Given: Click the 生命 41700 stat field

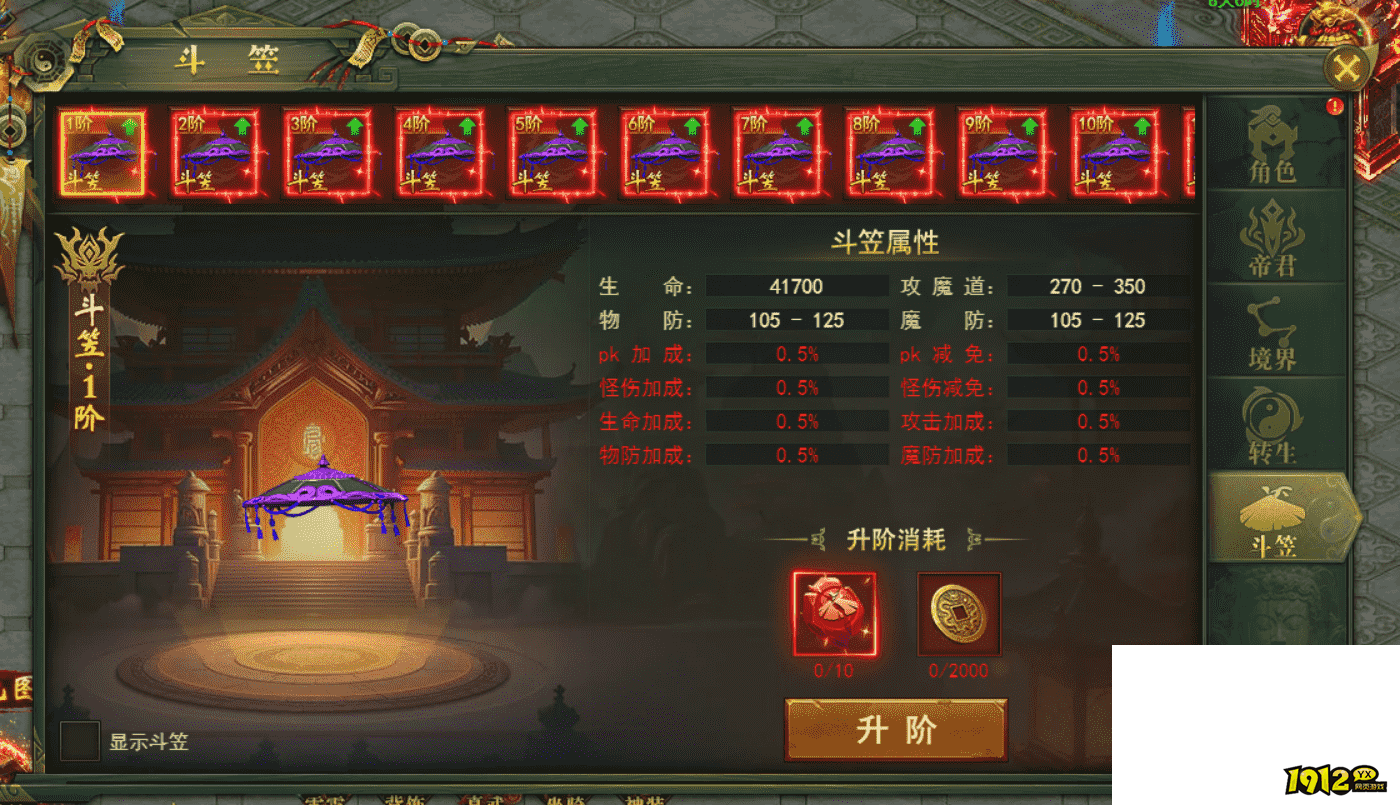Looking at the screenshot, I should pyautogui.click(x=795, y=287).
